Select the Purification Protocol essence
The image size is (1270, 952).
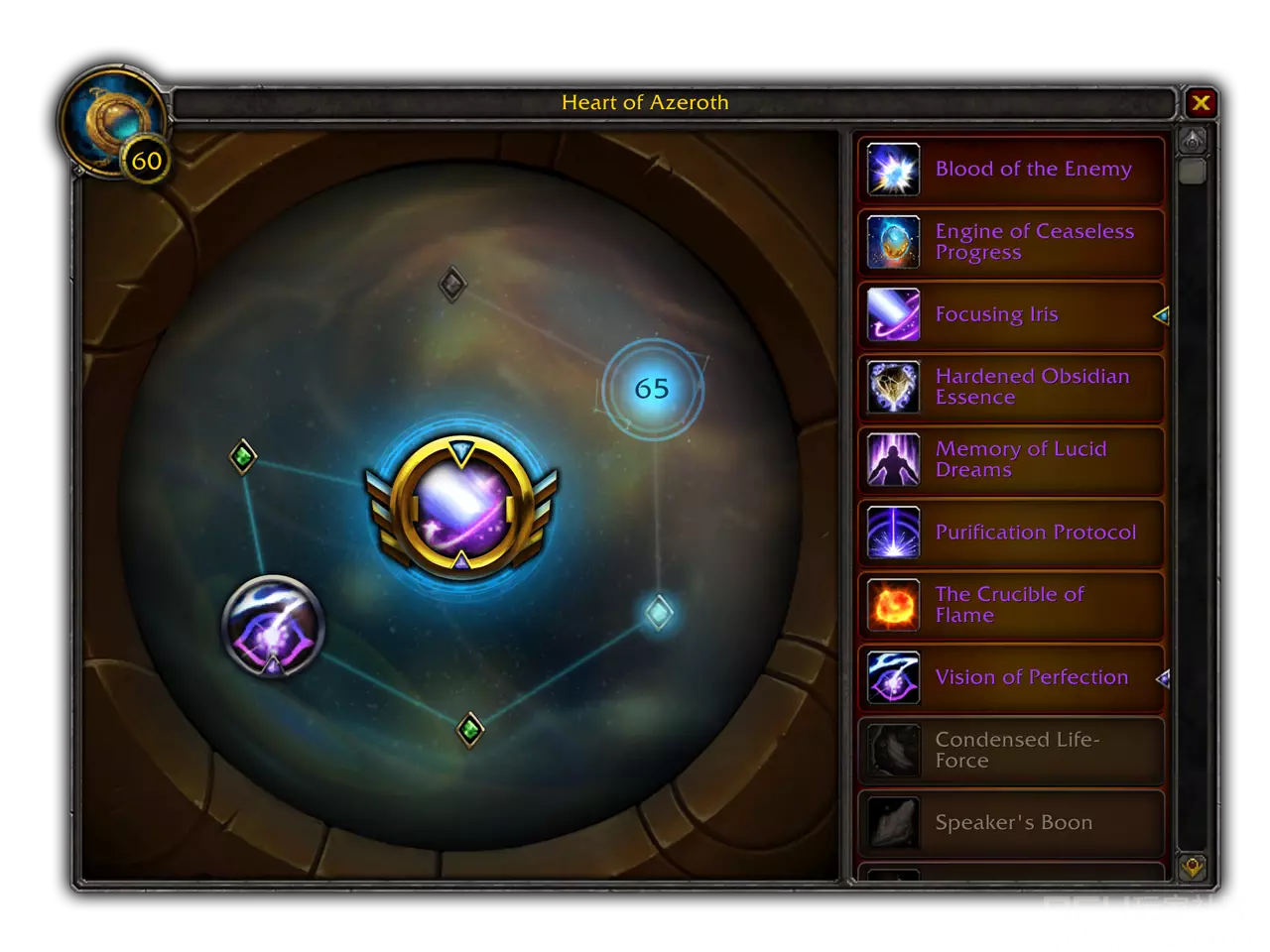(1010, 533)
